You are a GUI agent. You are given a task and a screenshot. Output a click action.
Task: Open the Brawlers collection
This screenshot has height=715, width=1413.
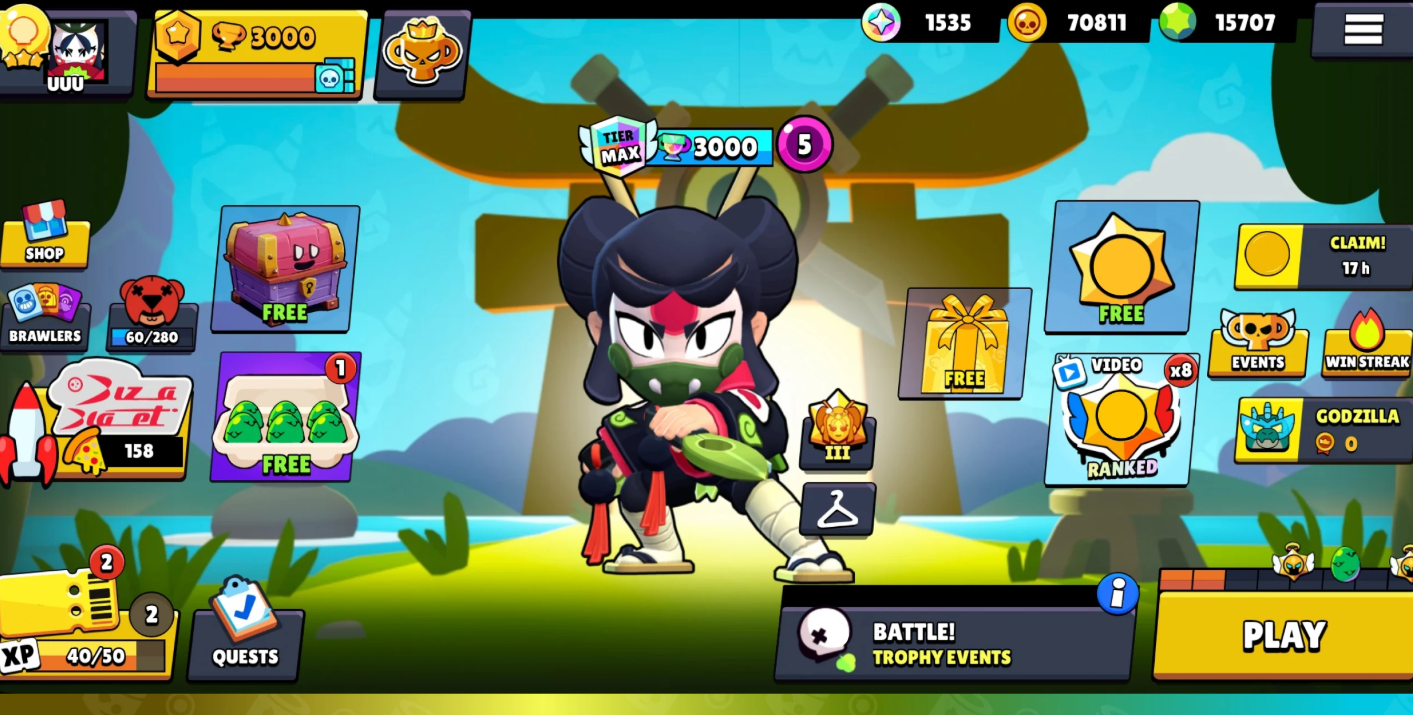[44, 316]
